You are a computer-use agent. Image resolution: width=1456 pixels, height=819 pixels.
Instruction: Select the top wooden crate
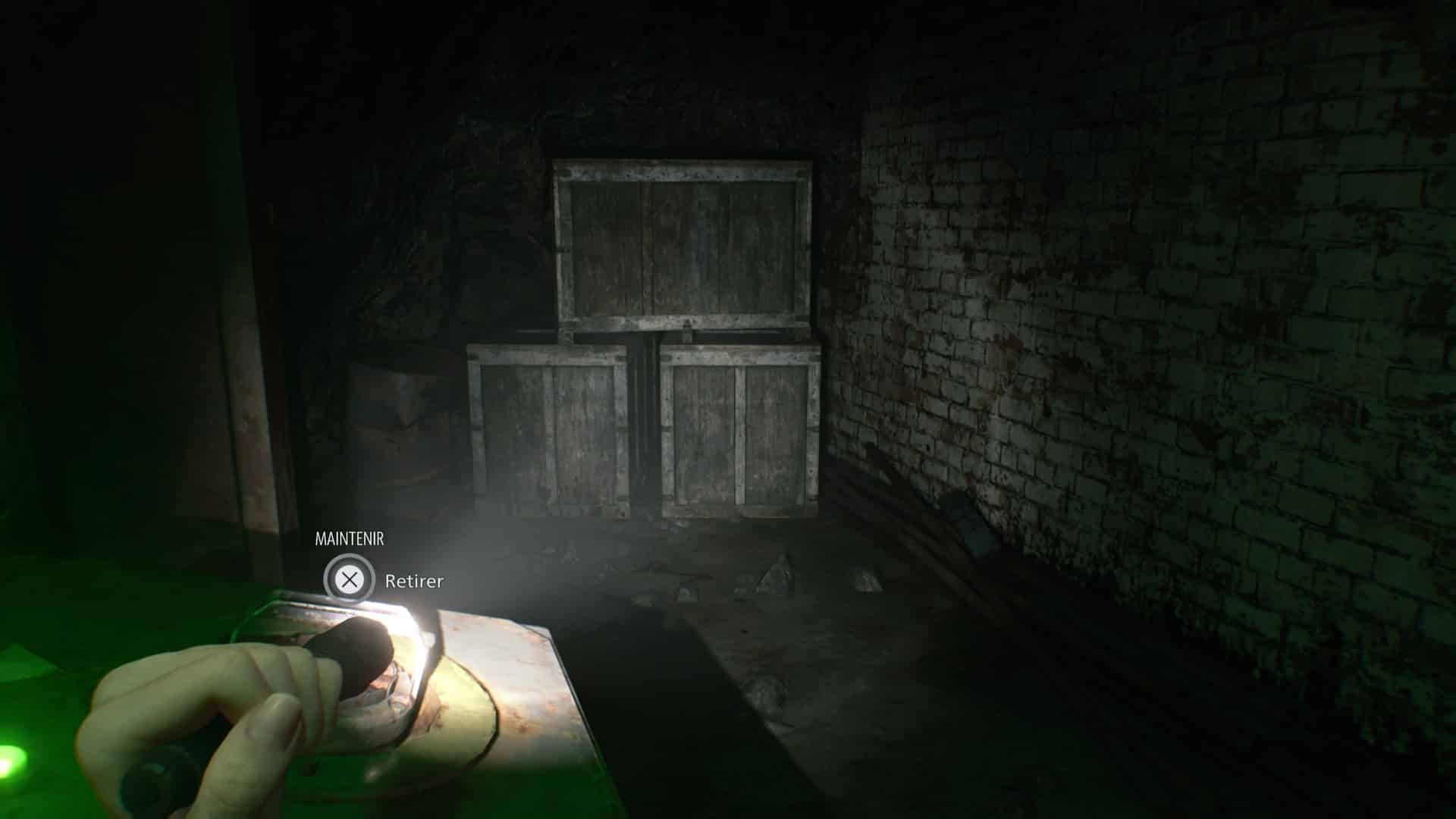pos(682,243)
